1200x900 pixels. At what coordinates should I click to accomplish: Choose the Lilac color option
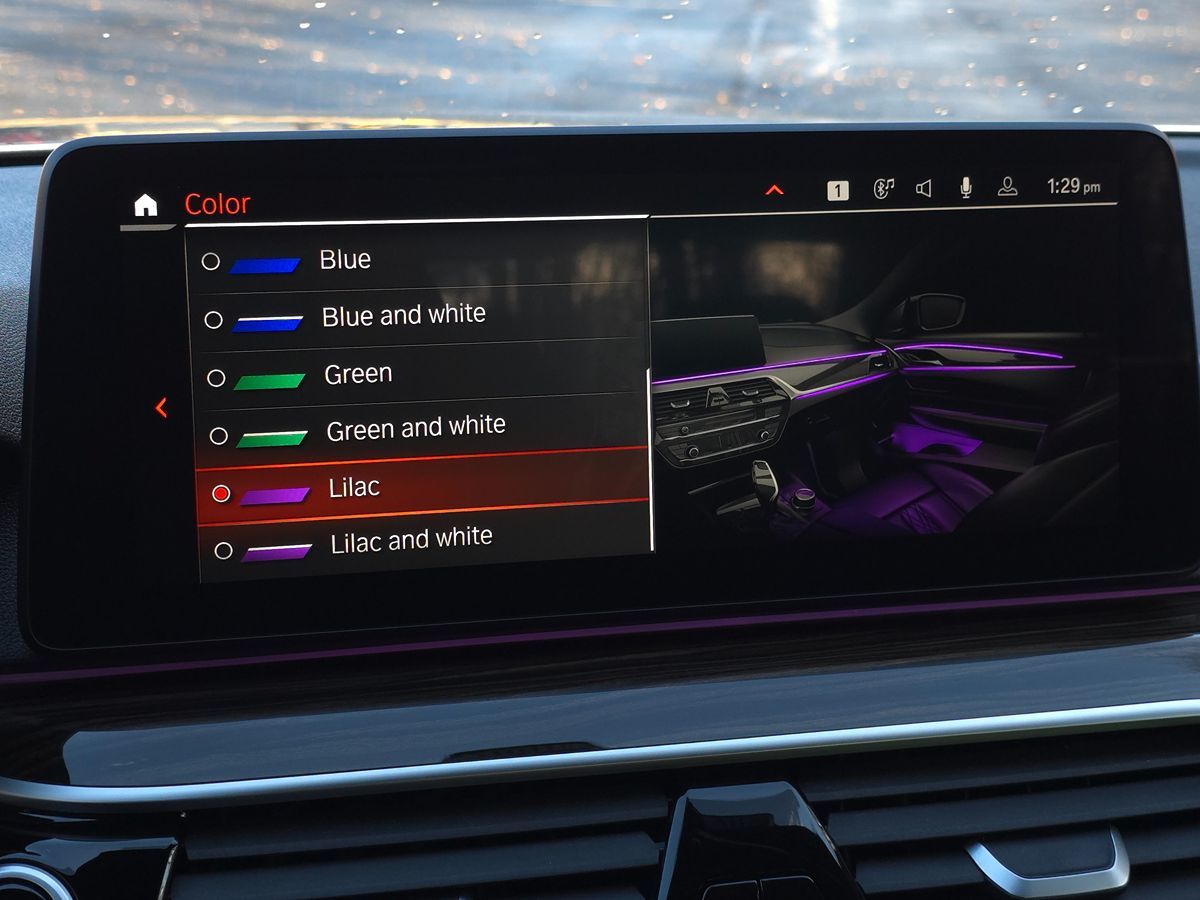(354, 489)
